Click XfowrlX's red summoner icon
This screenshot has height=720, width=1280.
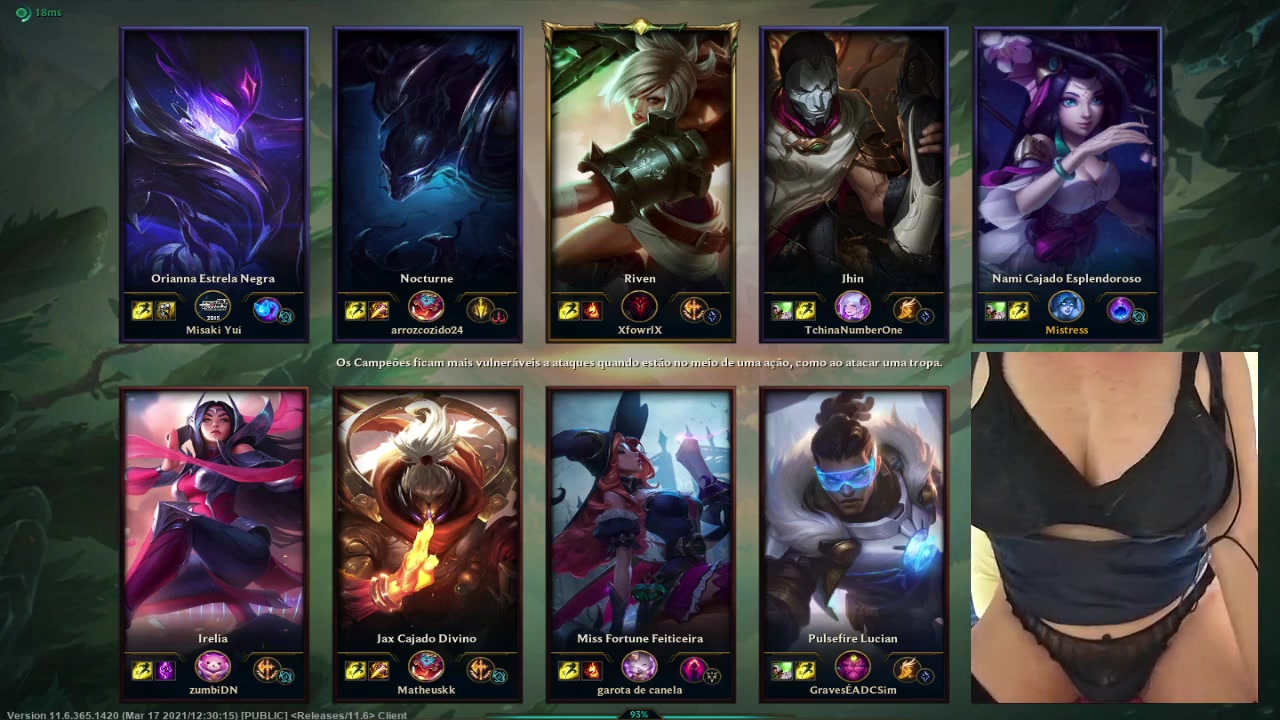tap(640, 307)
